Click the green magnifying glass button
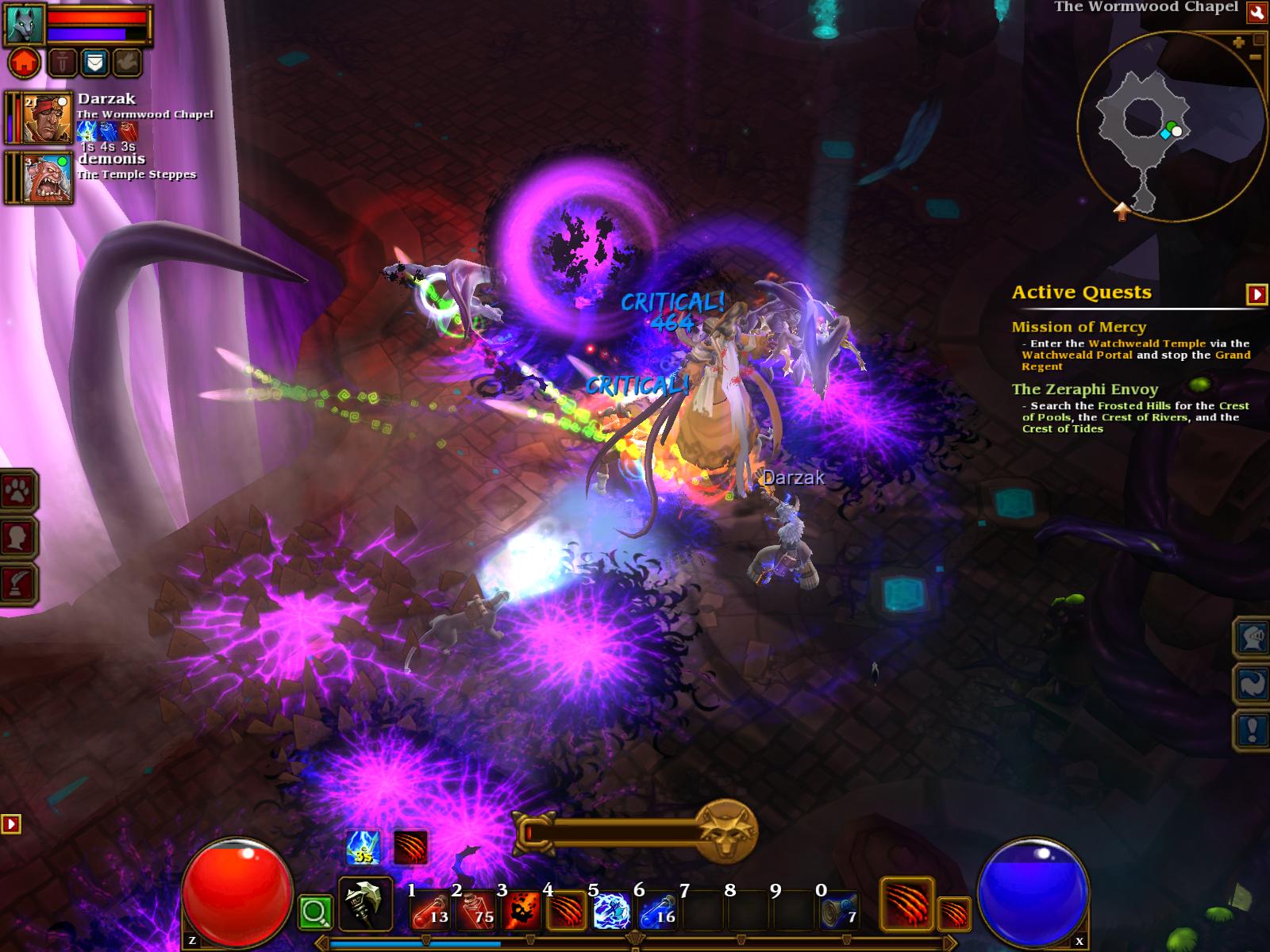 (314, 913)
